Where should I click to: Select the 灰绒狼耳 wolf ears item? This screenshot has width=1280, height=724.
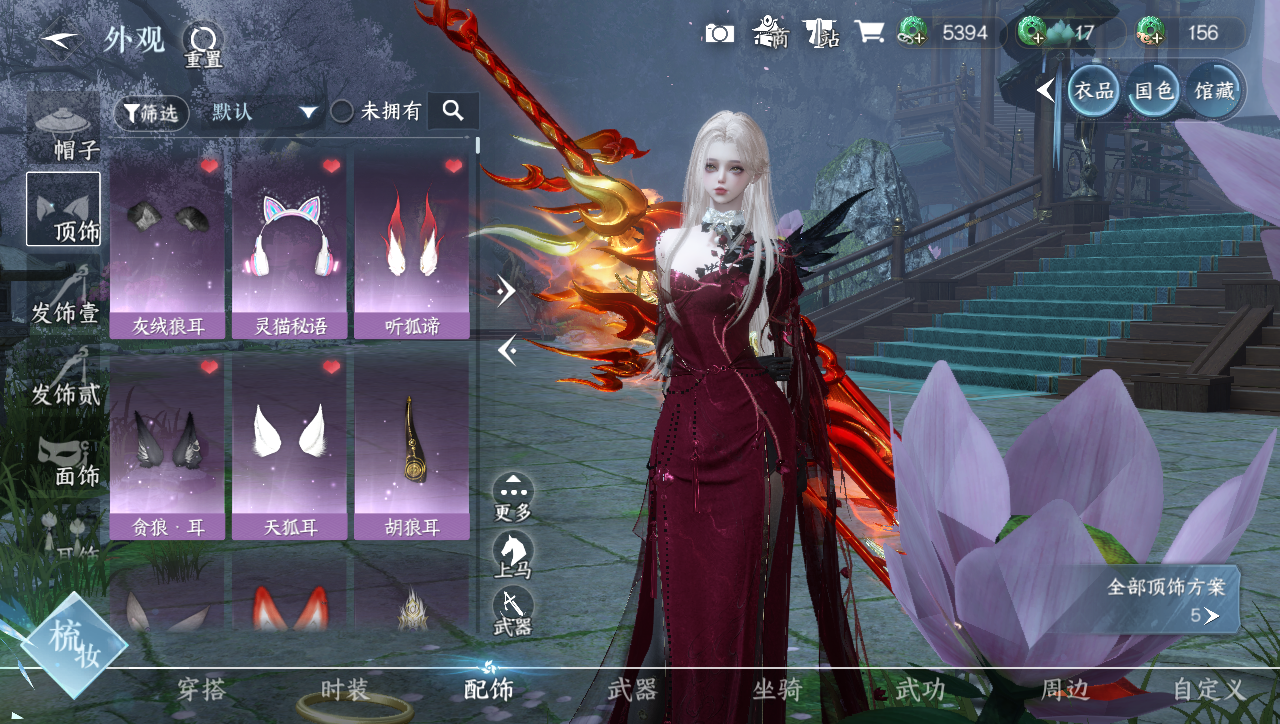167,246
